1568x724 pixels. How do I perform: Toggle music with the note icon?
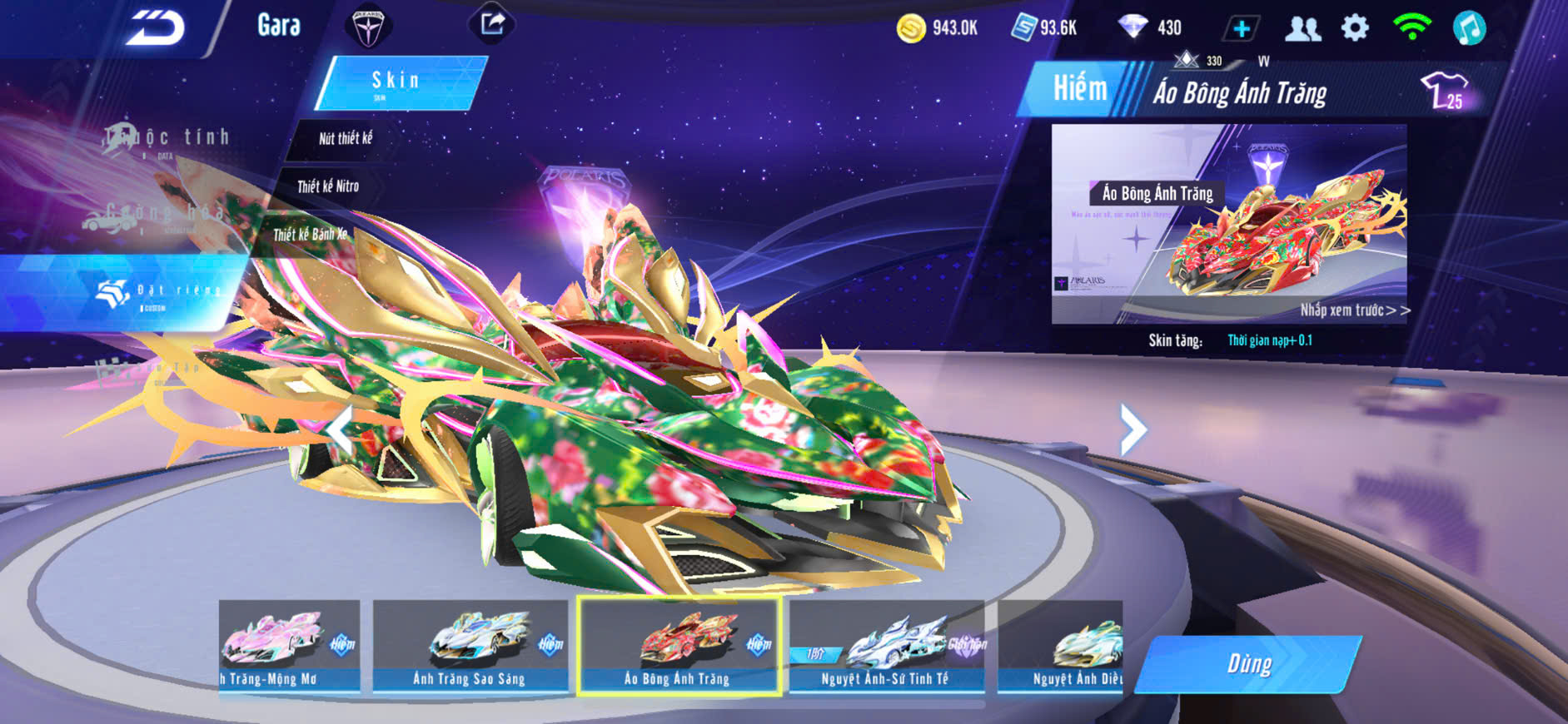pyautogui.click(x=1469, y=28)
